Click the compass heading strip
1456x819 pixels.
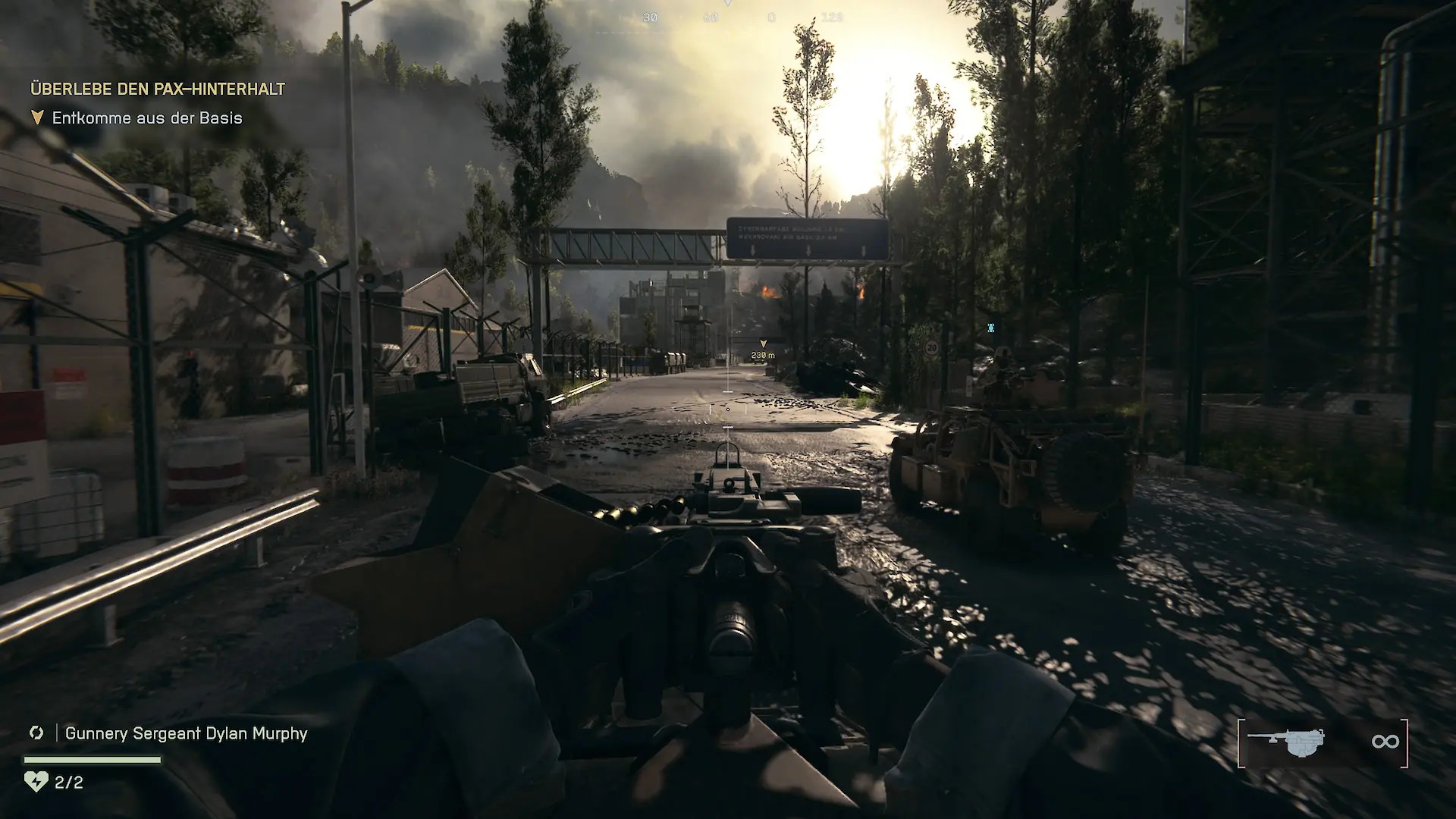739,17
